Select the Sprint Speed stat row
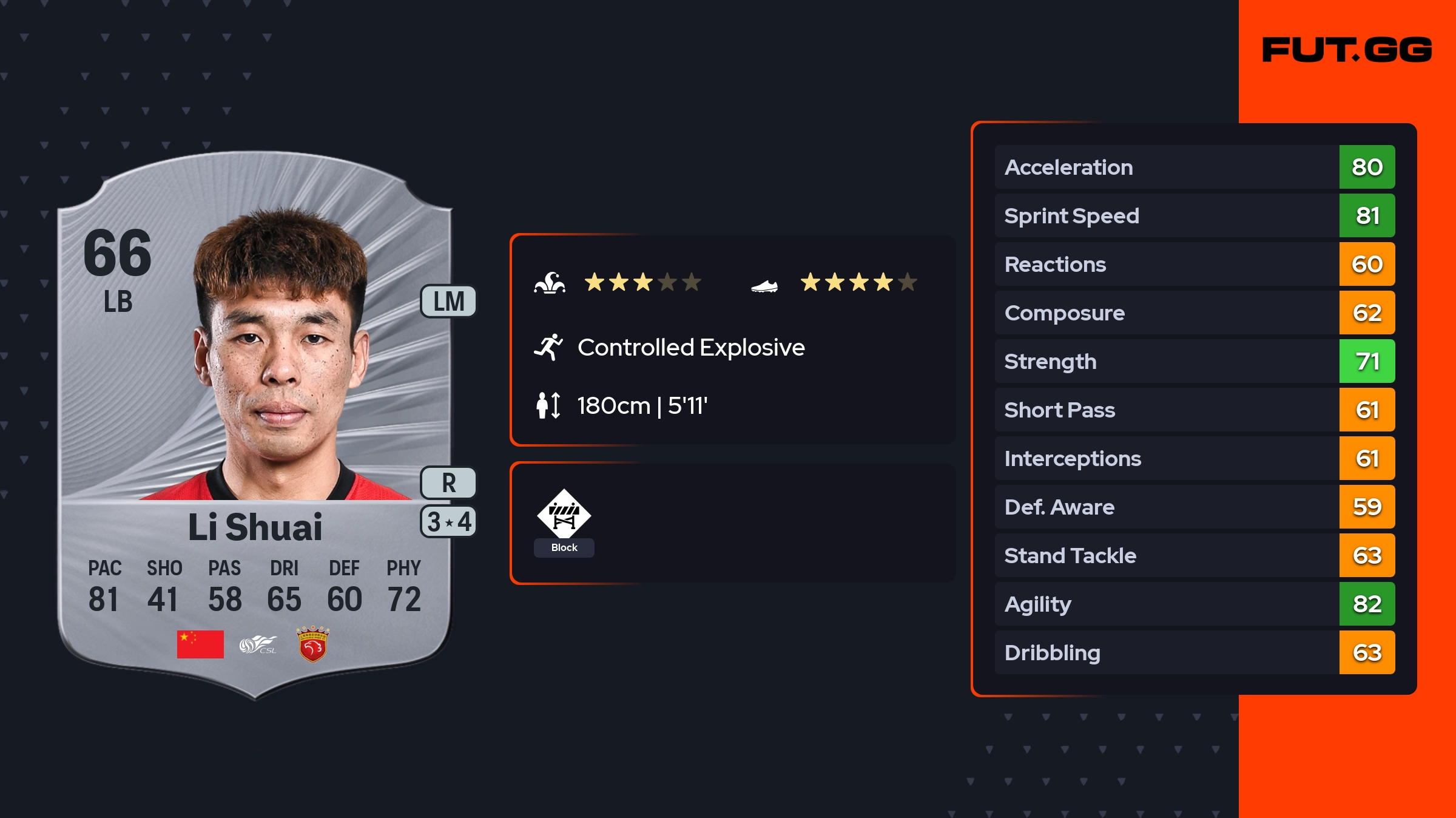Screen dimensions: 1456x818 pos(1195,215)
